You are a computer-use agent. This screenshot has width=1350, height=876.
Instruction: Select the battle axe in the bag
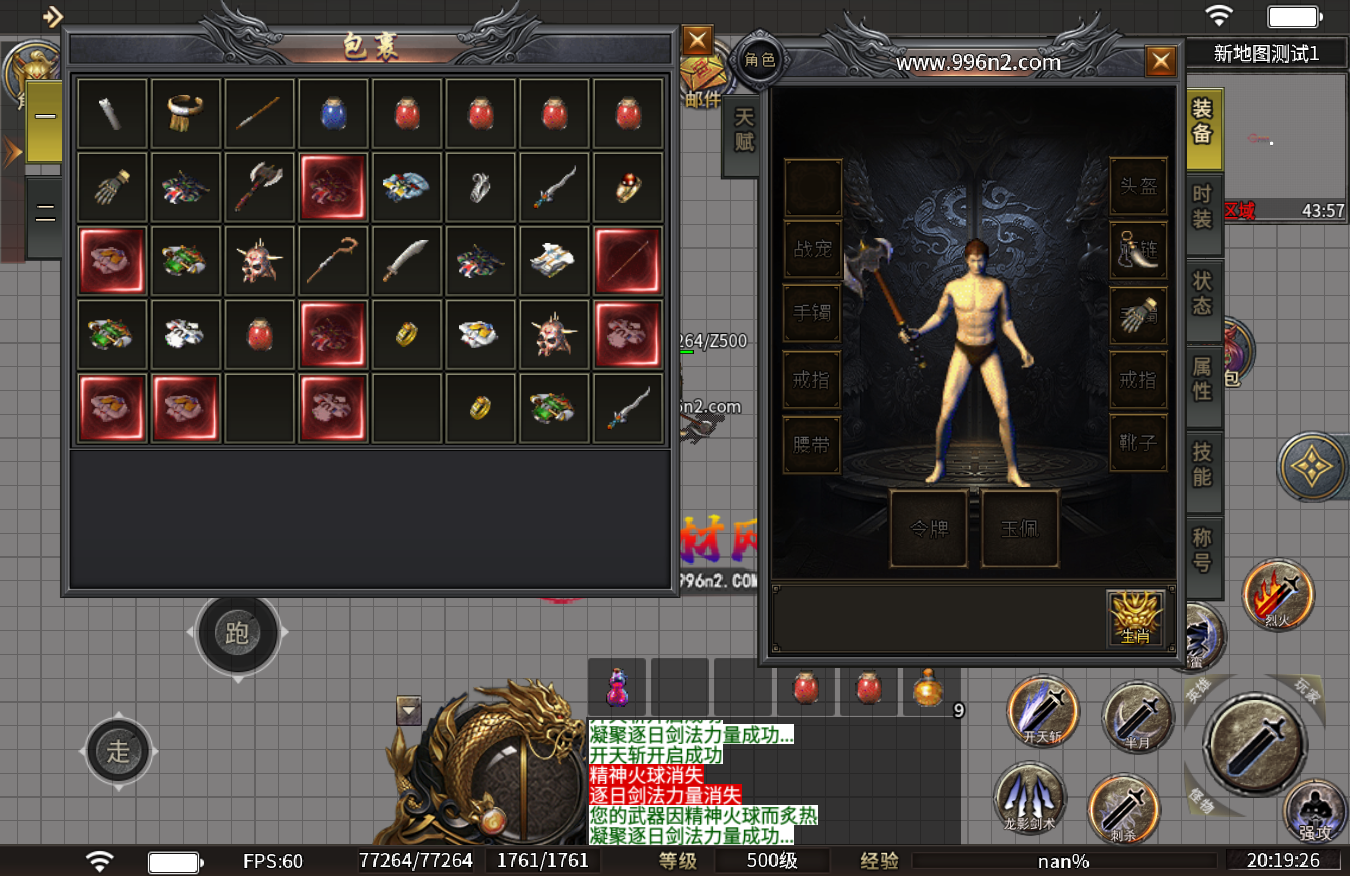point(260,189)
